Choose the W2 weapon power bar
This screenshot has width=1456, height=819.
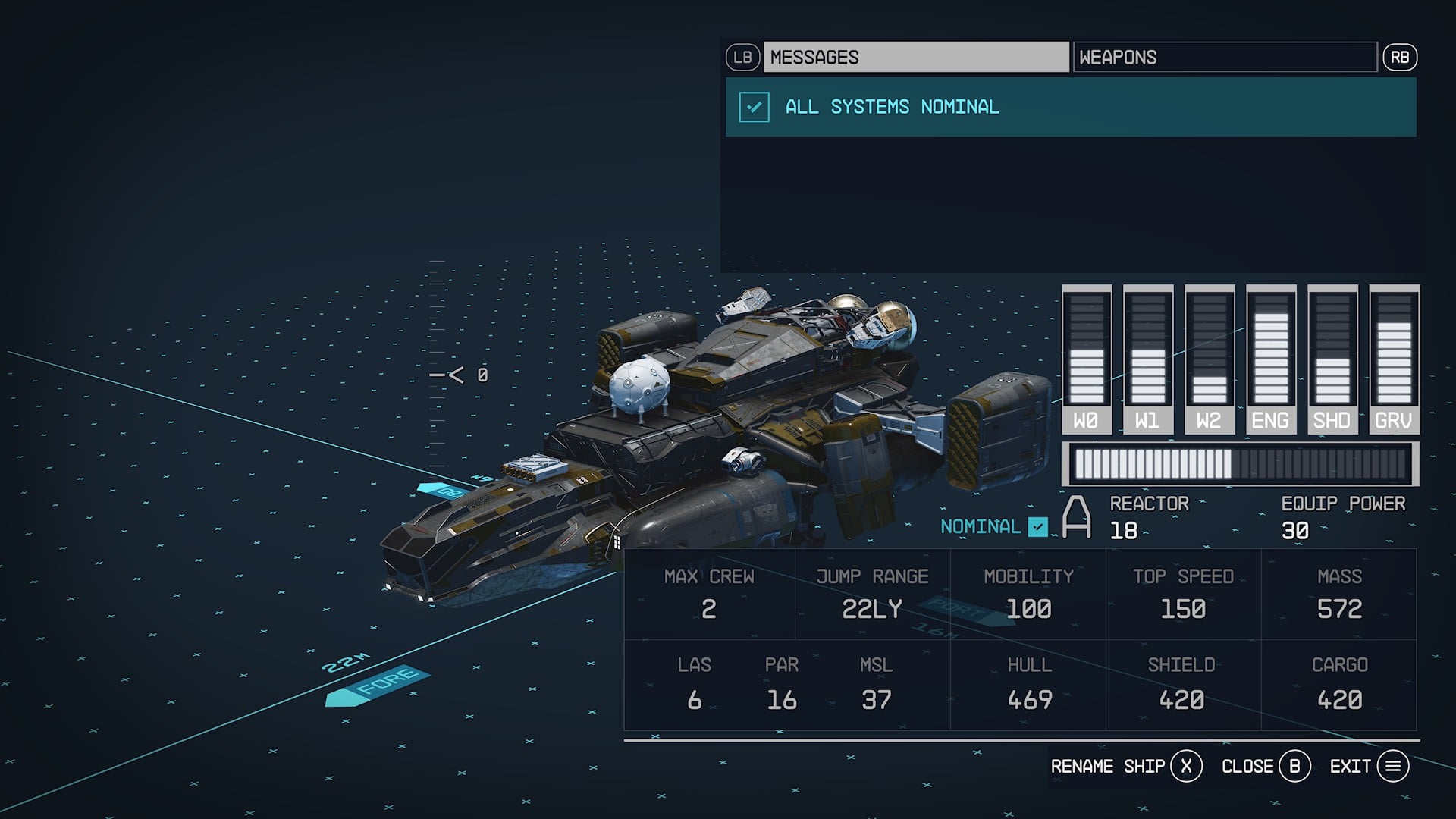pyautogui.click(x=1209, y=358)
